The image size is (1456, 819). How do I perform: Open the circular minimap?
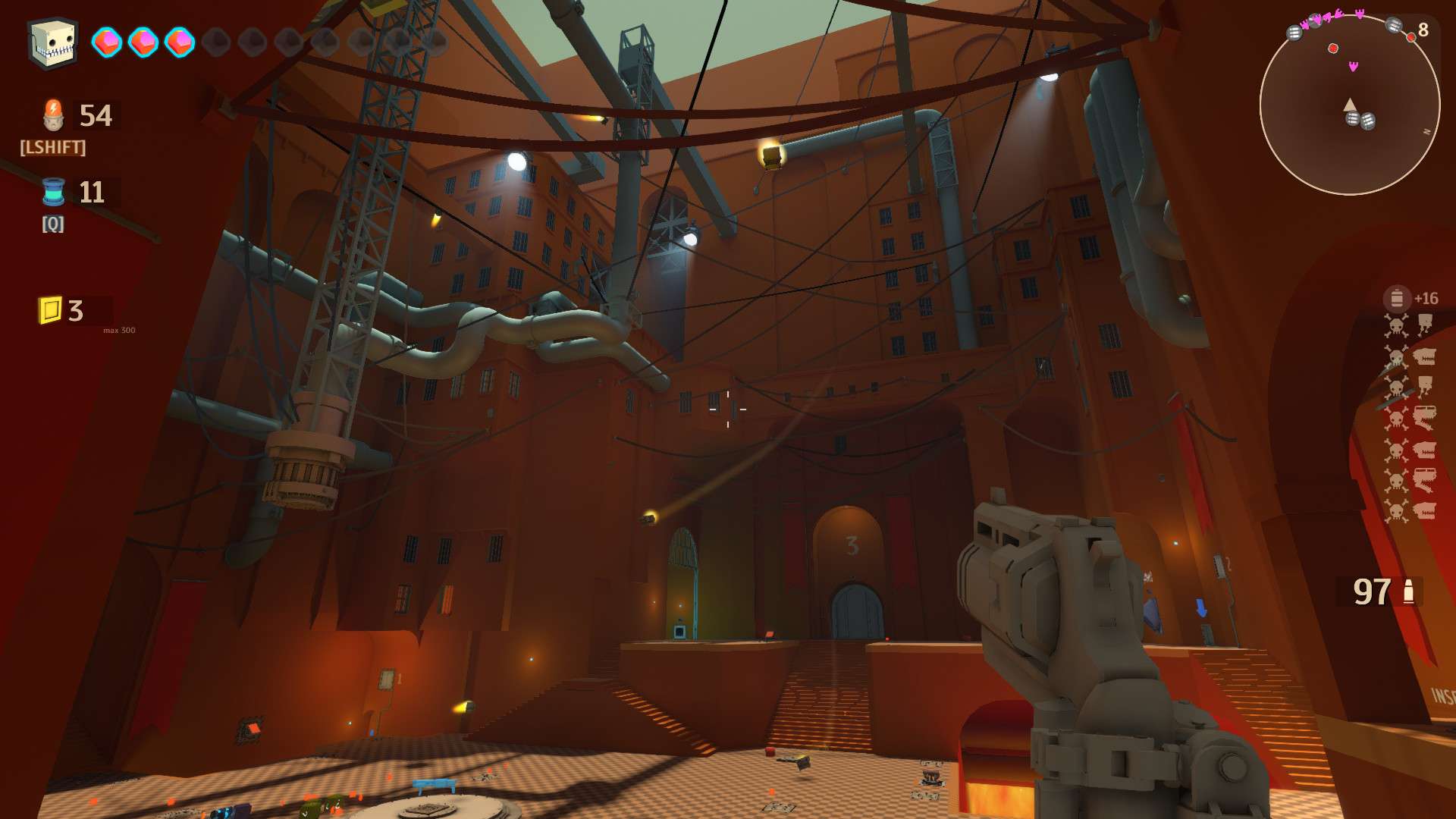(1349, 105)
